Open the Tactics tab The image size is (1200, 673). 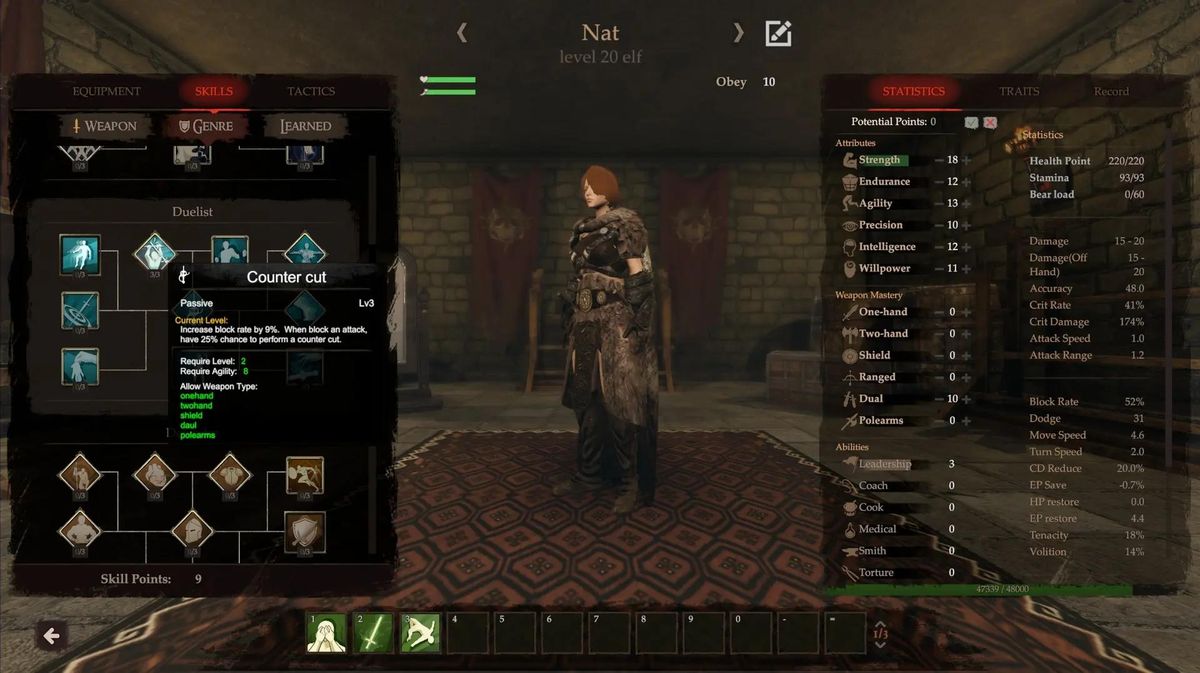tap(311, 92)
